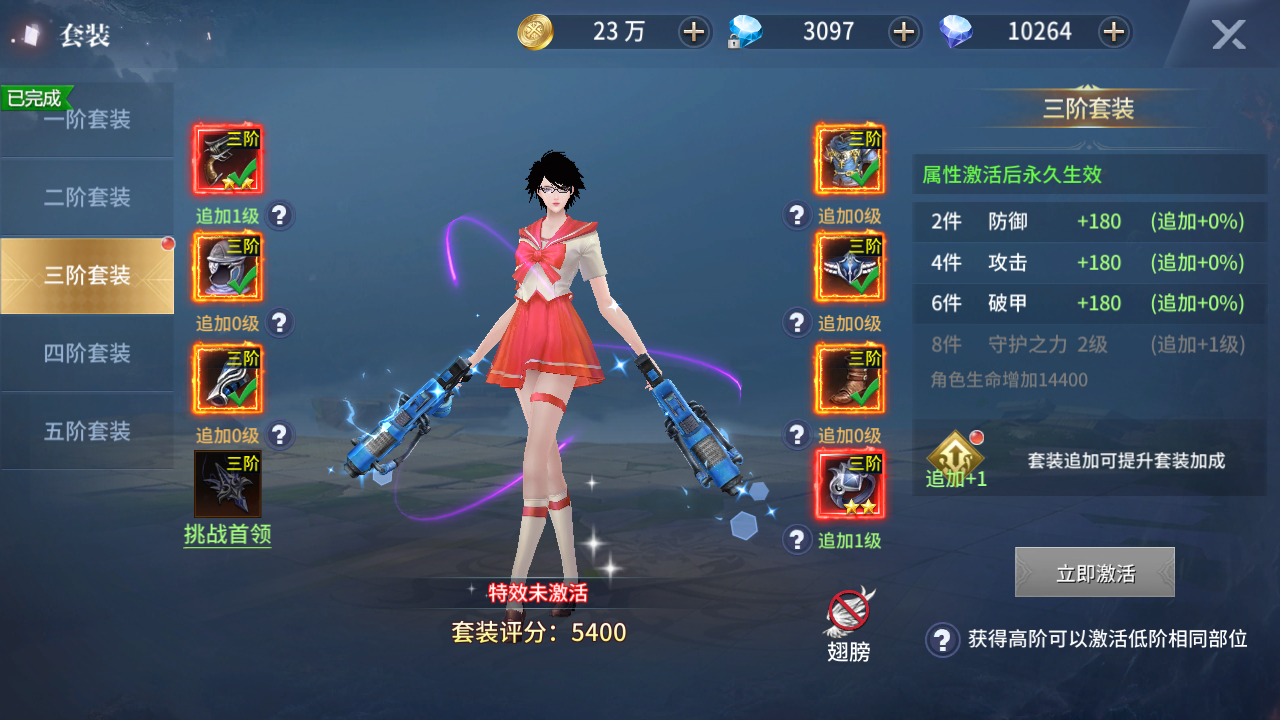Add diamonds via the plus beside 10264
Viewport: 1280px width, 720px height.
pos(1113,32)
